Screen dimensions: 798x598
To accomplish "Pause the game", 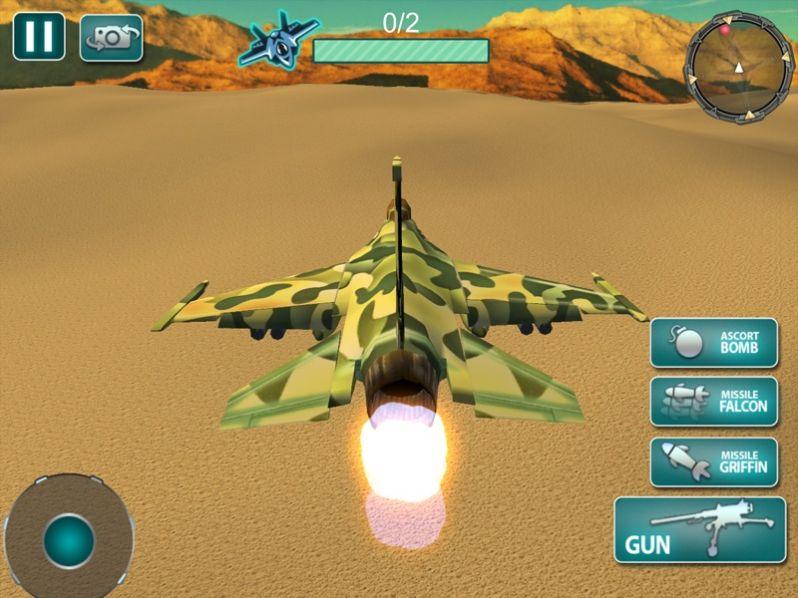I will click(x=39, y=36).
